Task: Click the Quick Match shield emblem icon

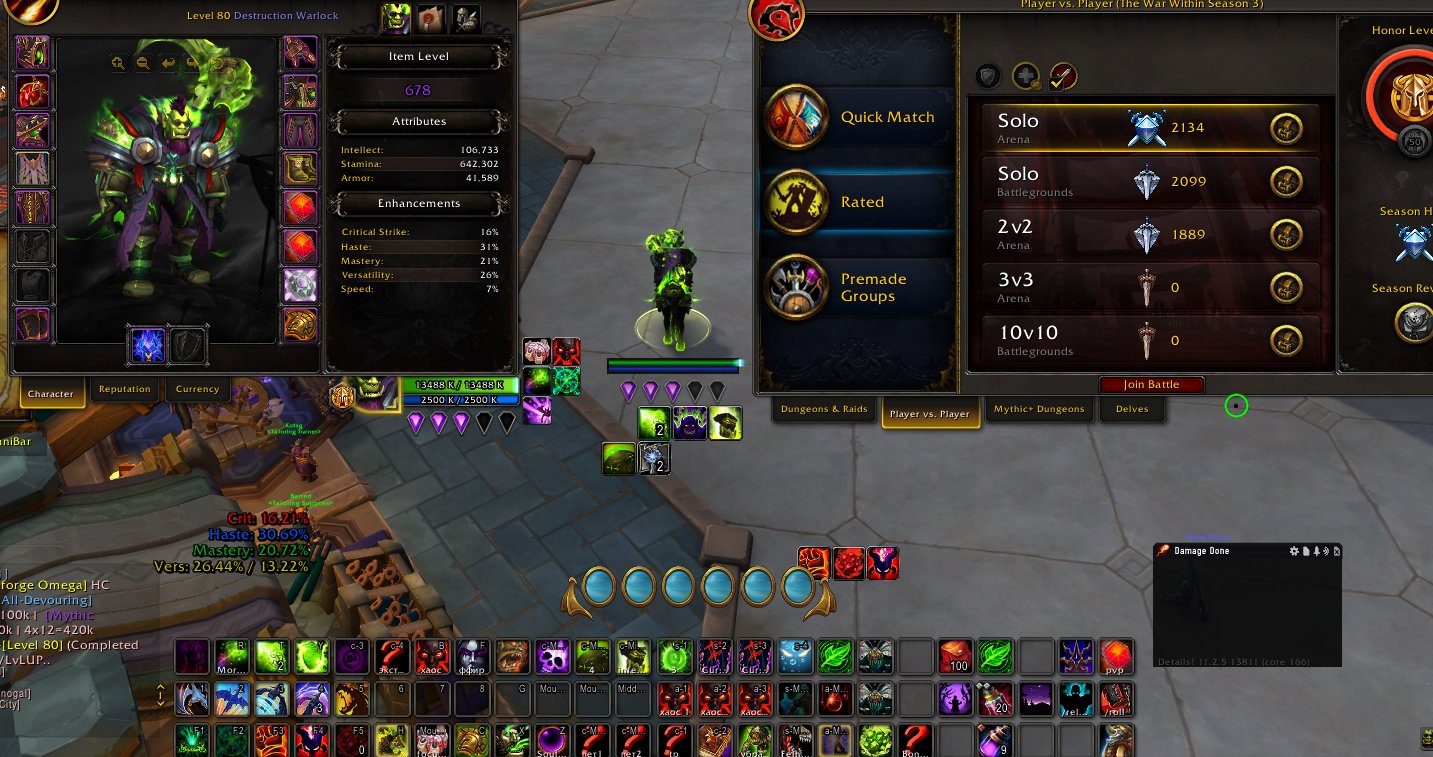Action: (797, 117)
